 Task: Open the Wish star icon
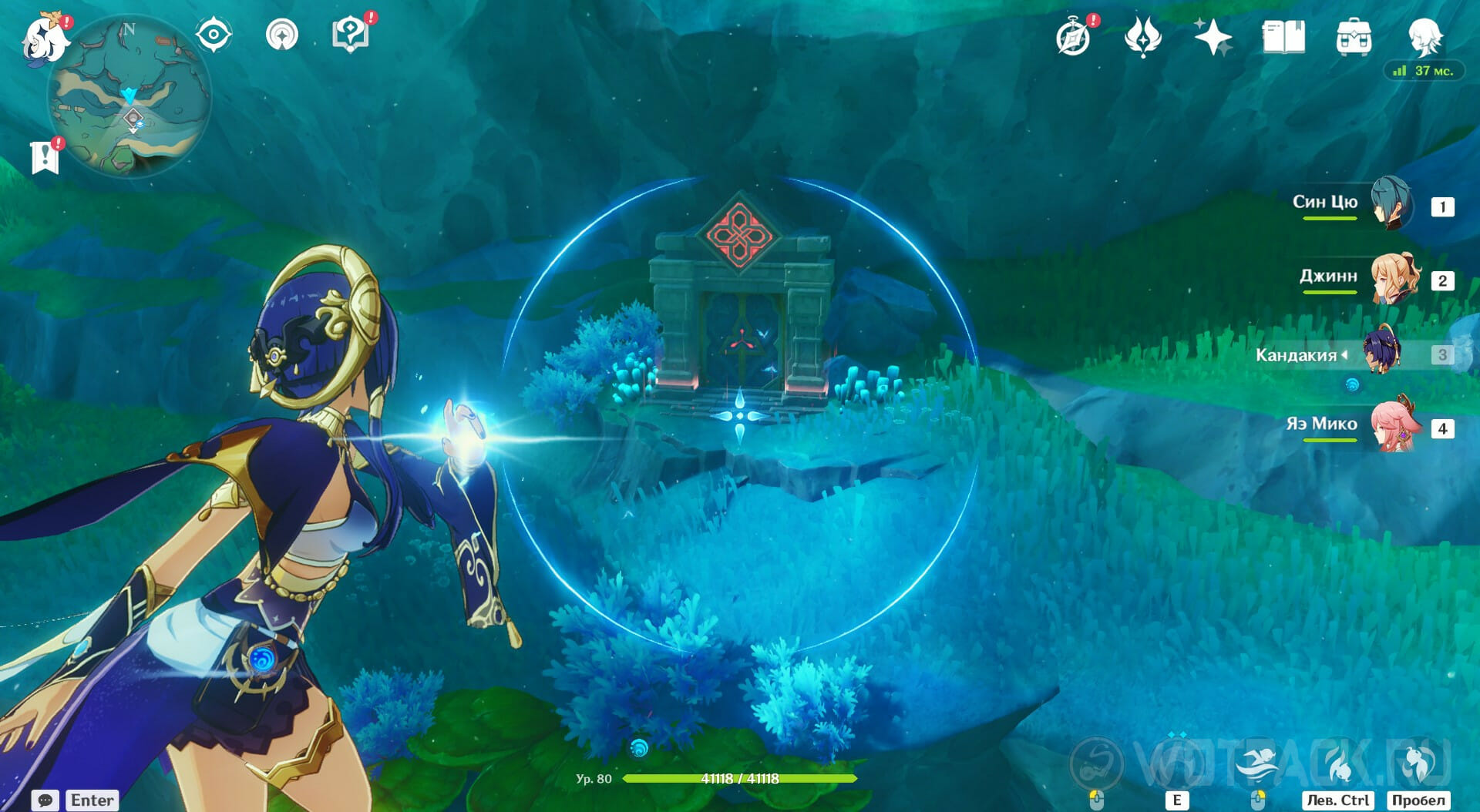(x=1212, y=37)
